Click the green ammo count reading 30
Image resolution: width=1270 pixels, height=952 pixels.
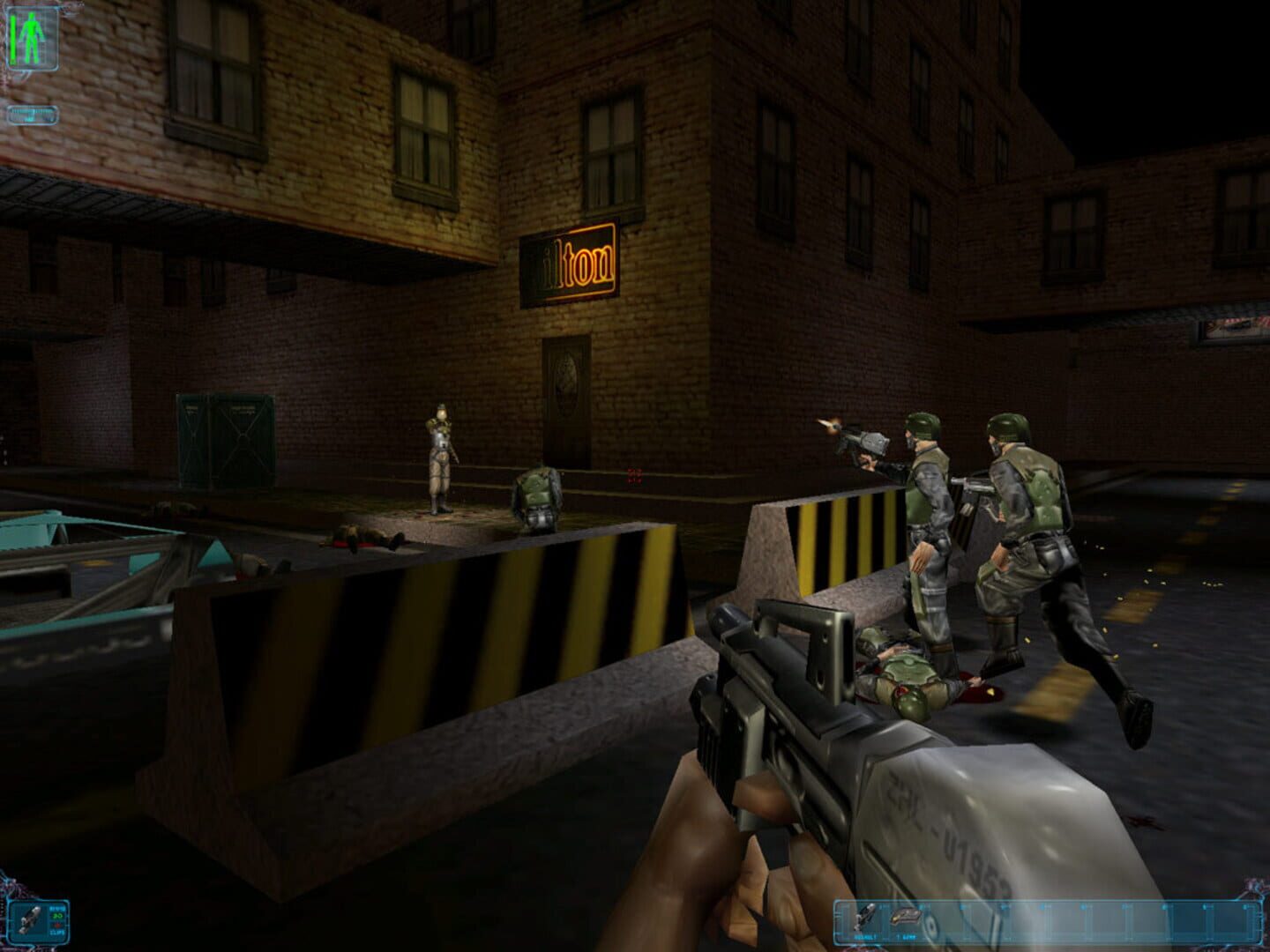[56, 915]
